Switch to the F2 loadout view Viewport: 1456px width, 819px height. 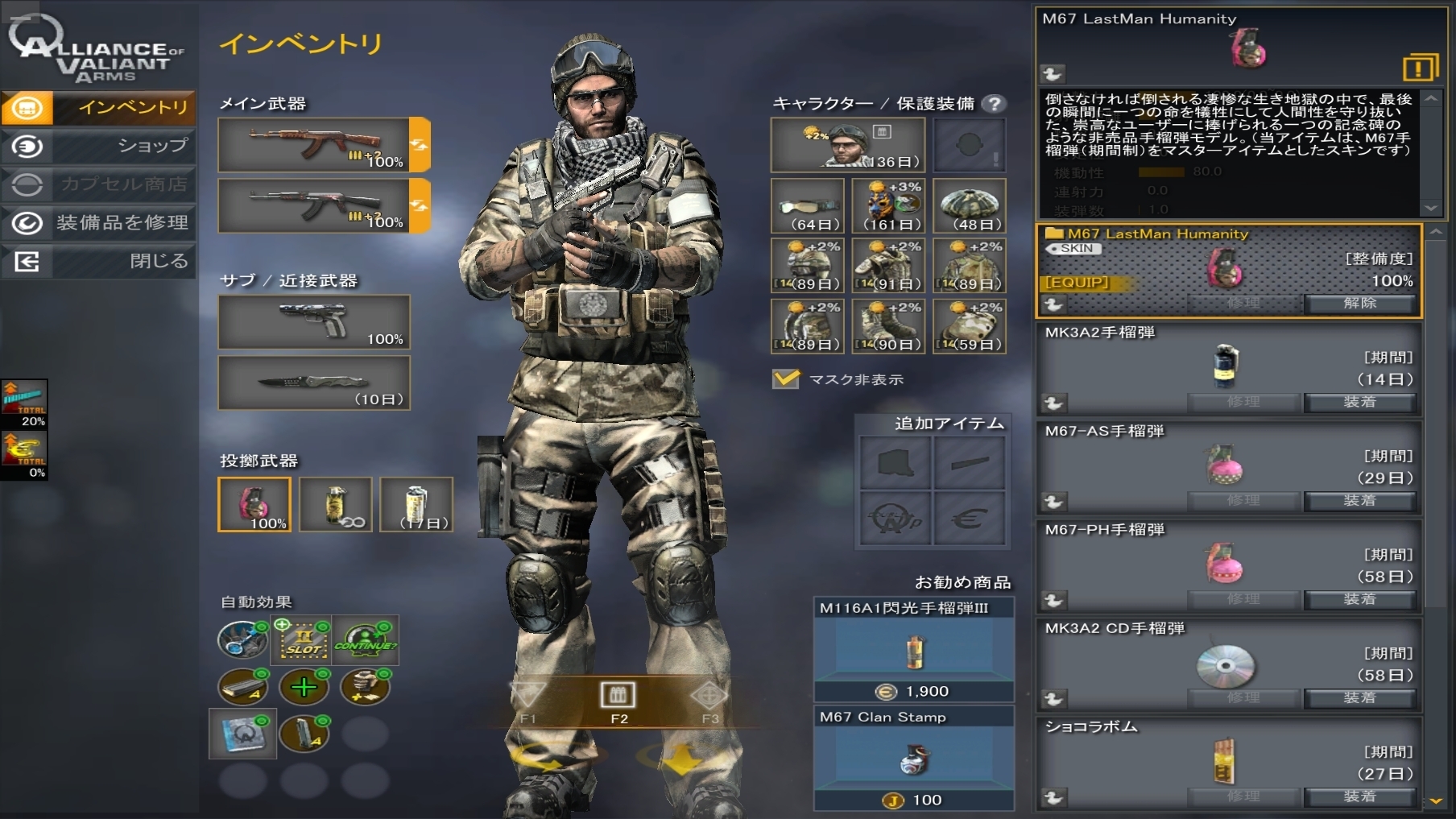point(618,700)
